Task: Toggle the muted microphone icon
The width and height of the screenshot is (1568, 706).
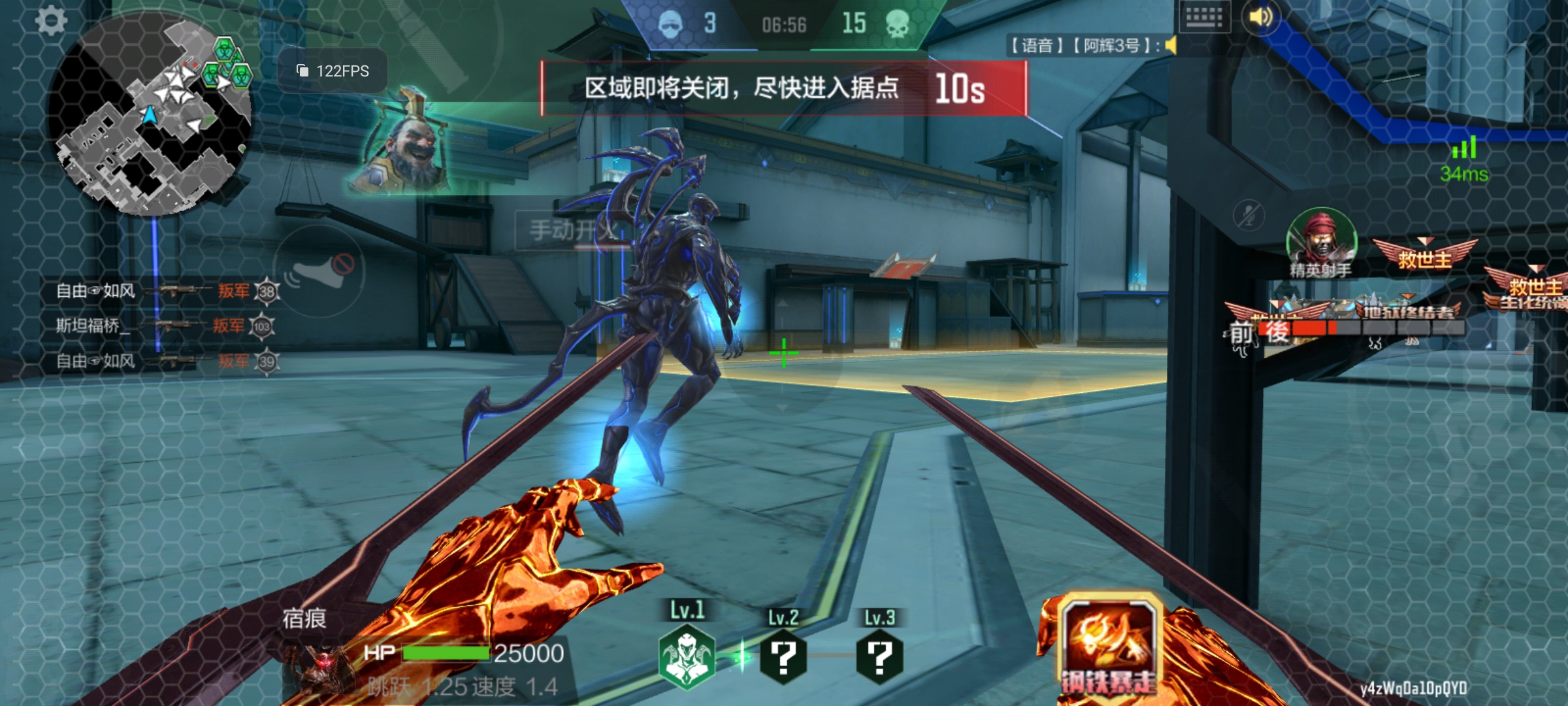Action: pos(1249,215)
